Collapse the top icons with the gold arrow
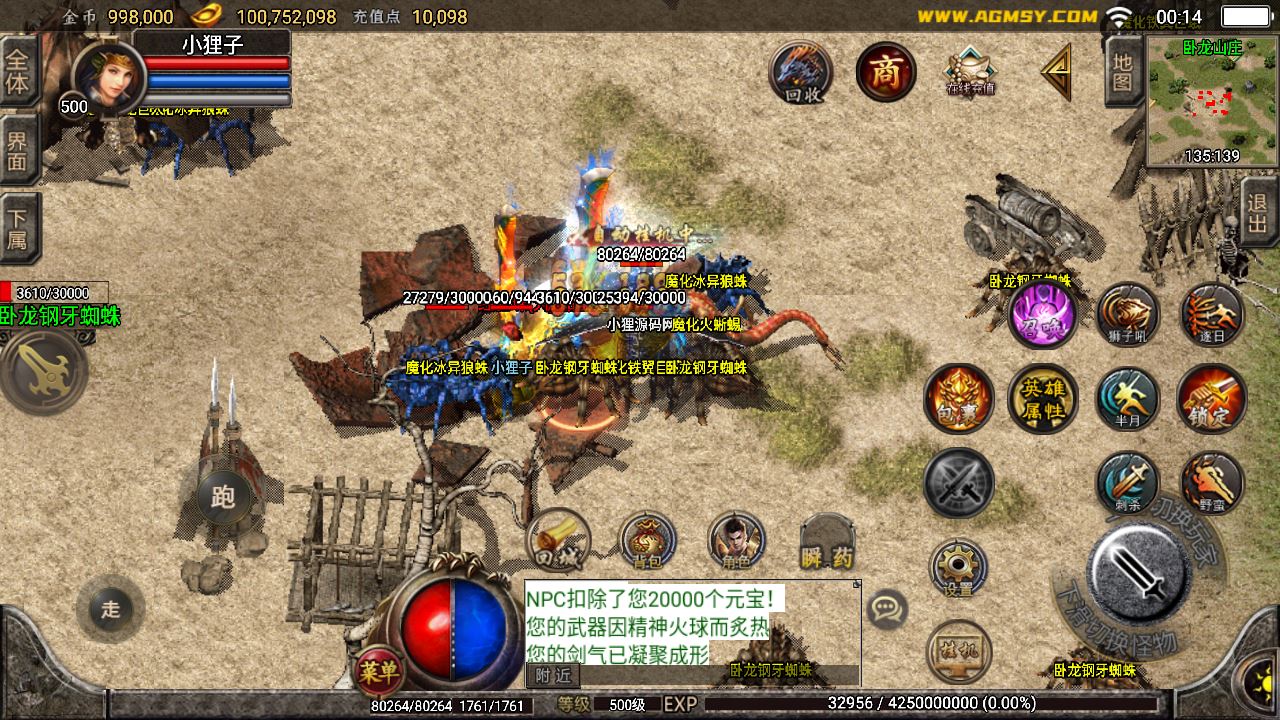Image resolution: width=1280 pixels, height=720 pixels. (1056, 72)
